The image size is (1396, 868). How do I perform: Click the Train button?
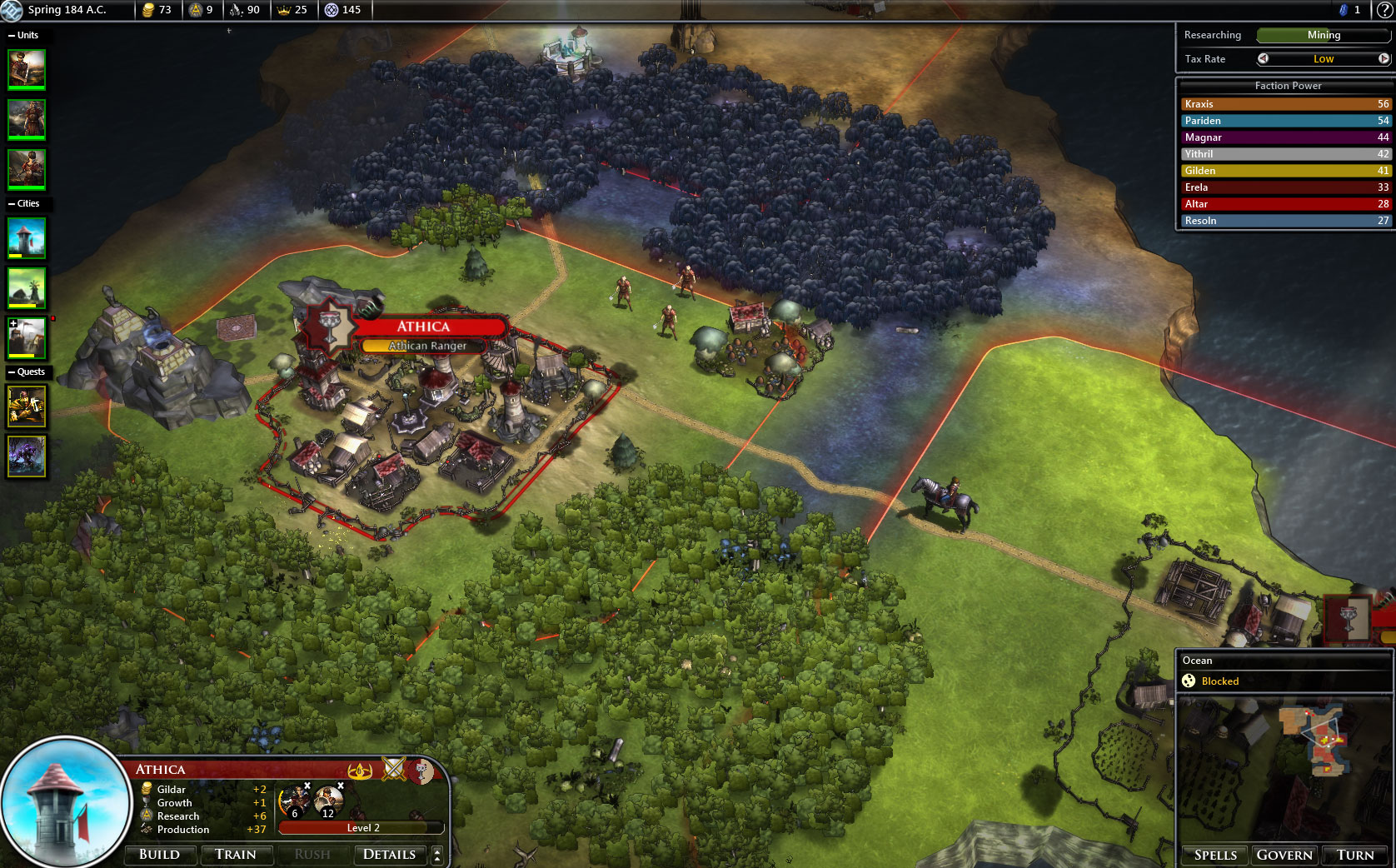[x=236, y=855]
